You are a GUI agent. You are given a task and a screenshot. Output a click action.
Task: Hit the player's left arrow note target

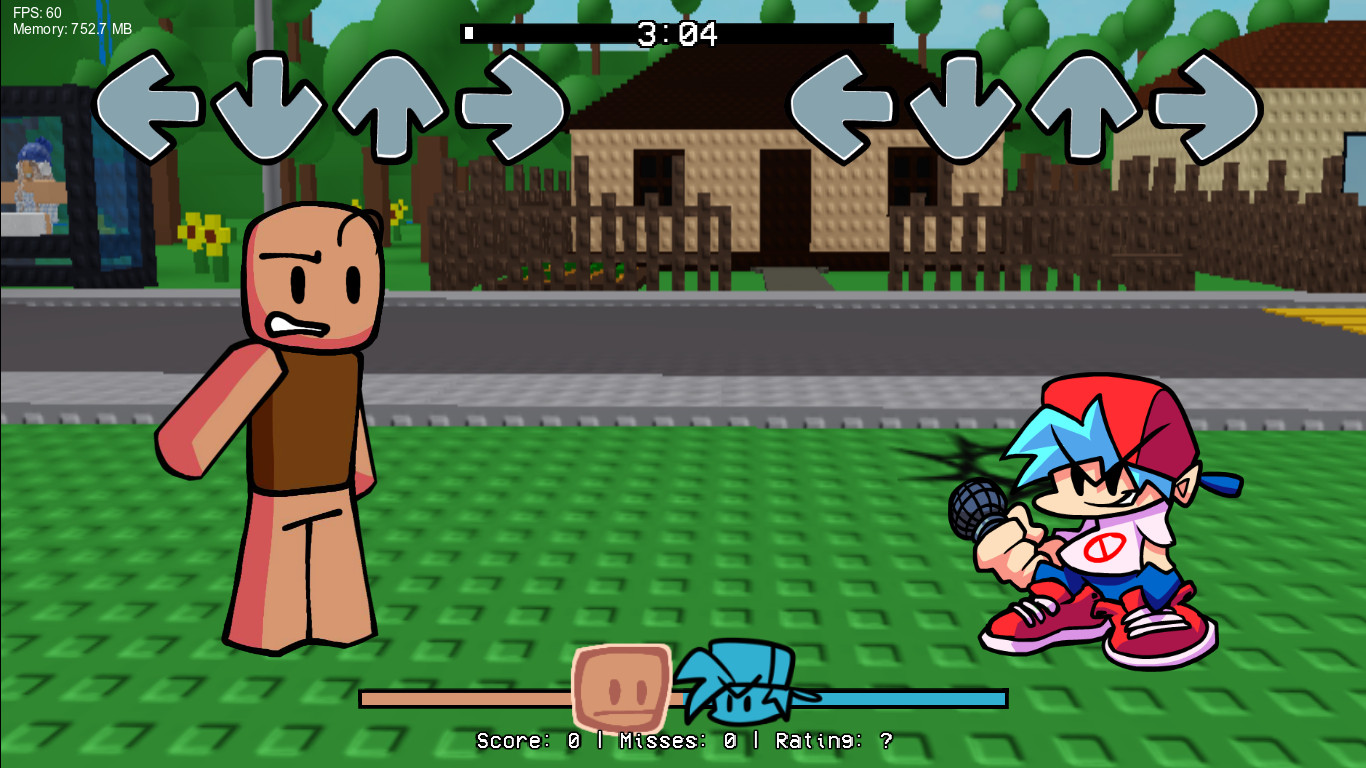[x=844, y=108]
